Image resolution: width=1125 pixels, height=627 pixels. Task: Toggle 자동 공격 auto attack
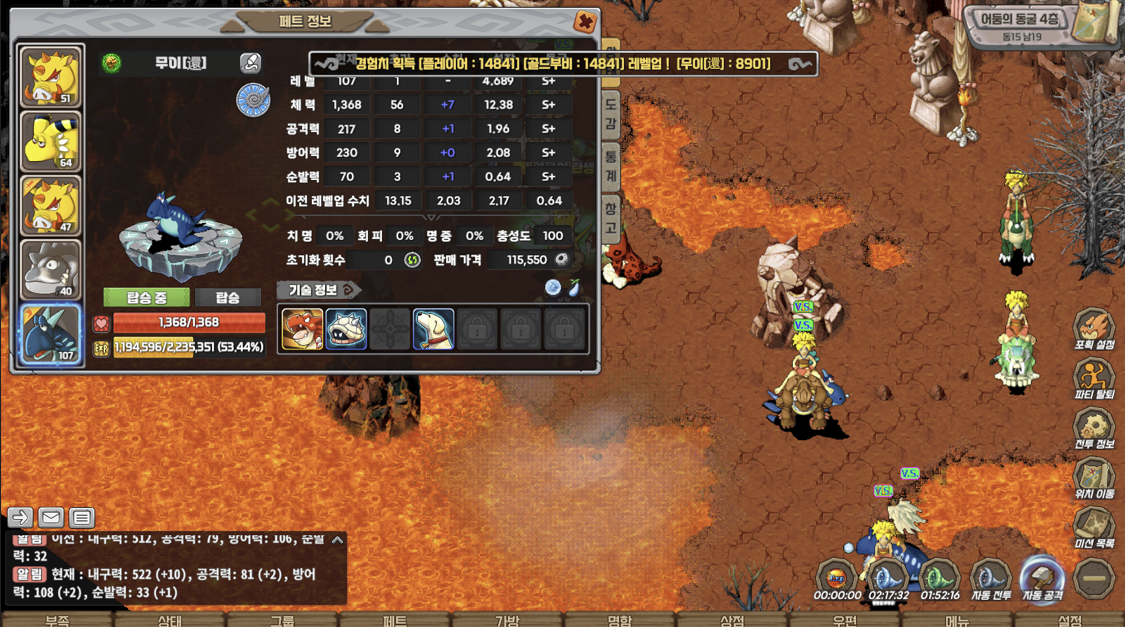pyautogui.click(x=1041, y=580)
